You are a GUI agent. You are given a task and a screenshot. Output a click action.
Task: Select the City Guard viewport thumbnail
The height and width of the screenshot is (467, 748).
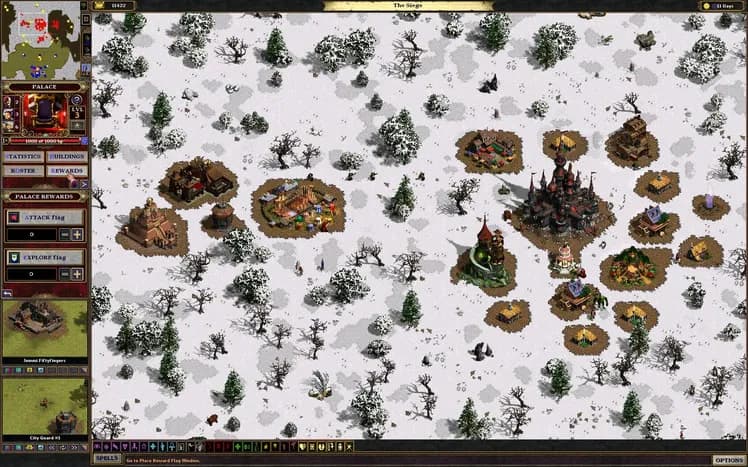pyautogui.click(x=45, y=404)
